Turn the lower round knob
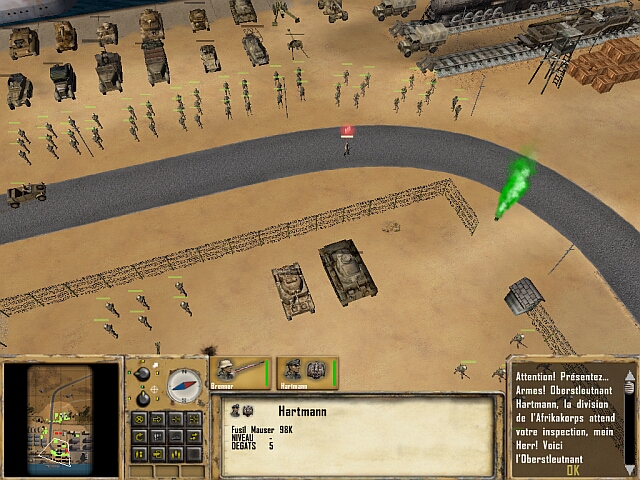The width and height of the screenshot is (640, 480). pos(142,397)
